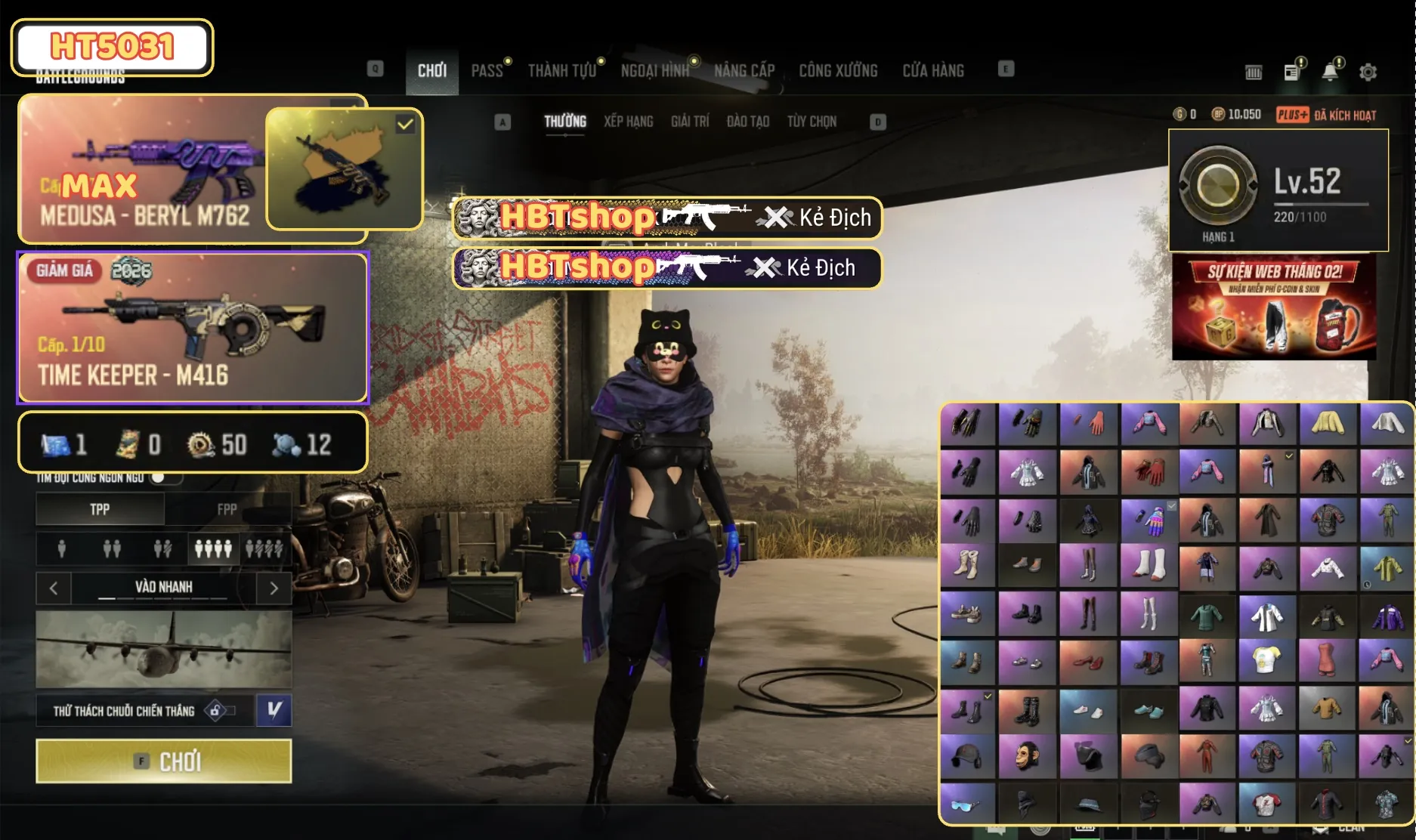
Task: Open the NÂNG CẤP tab
Action: 744,71
